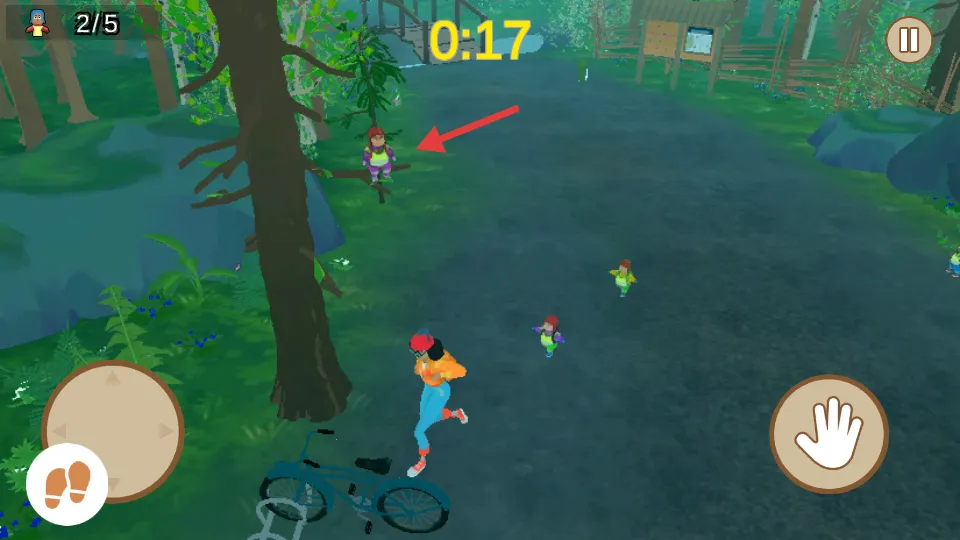Tap the hand grab button
This screenshot has width=960, height=540.
pyautogui.click(x=829, y=434)
